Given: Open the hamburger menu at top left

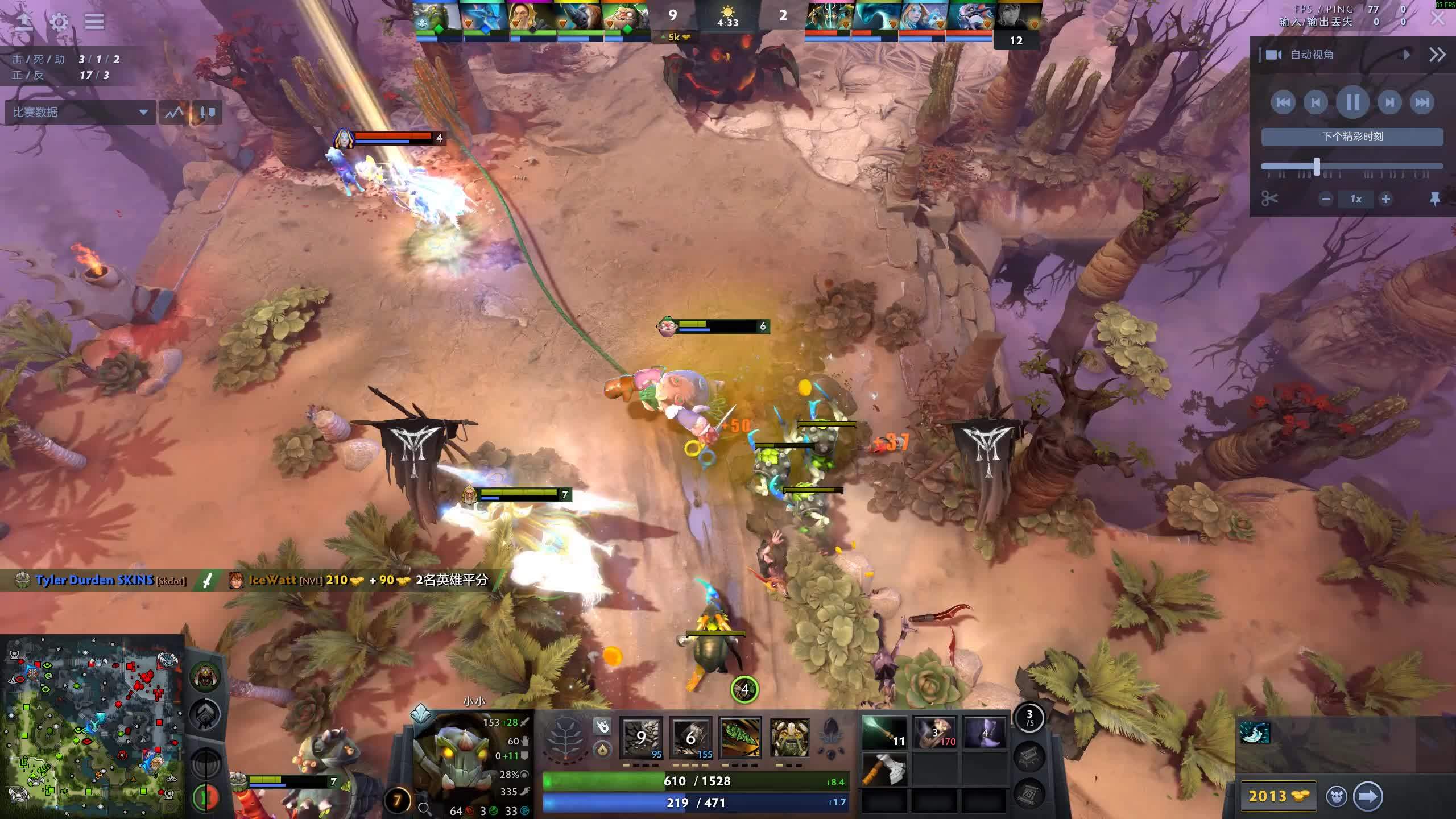Looking at the screenshot, I should coord(94,22).
